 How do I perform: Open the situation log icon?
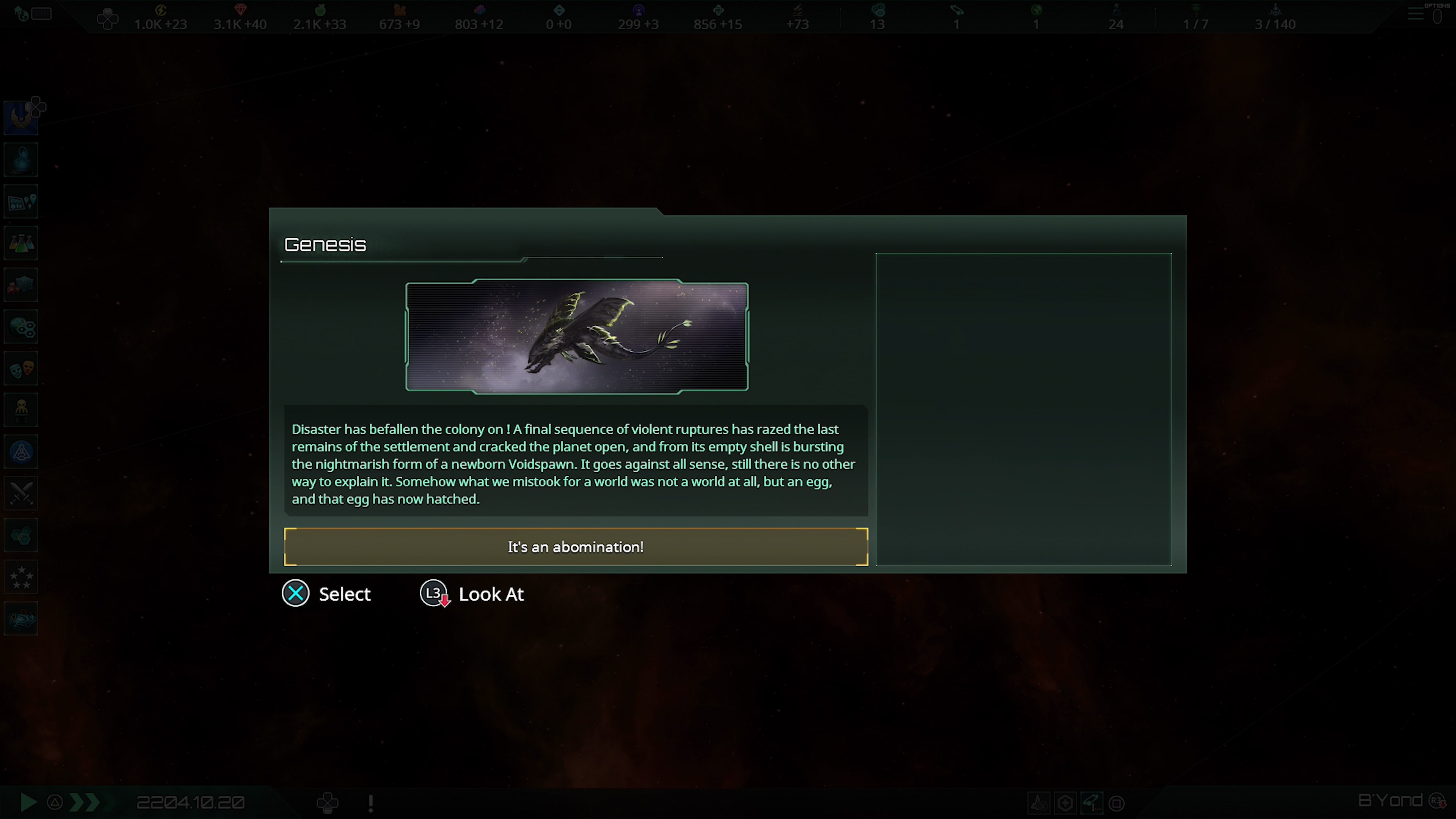21,201
